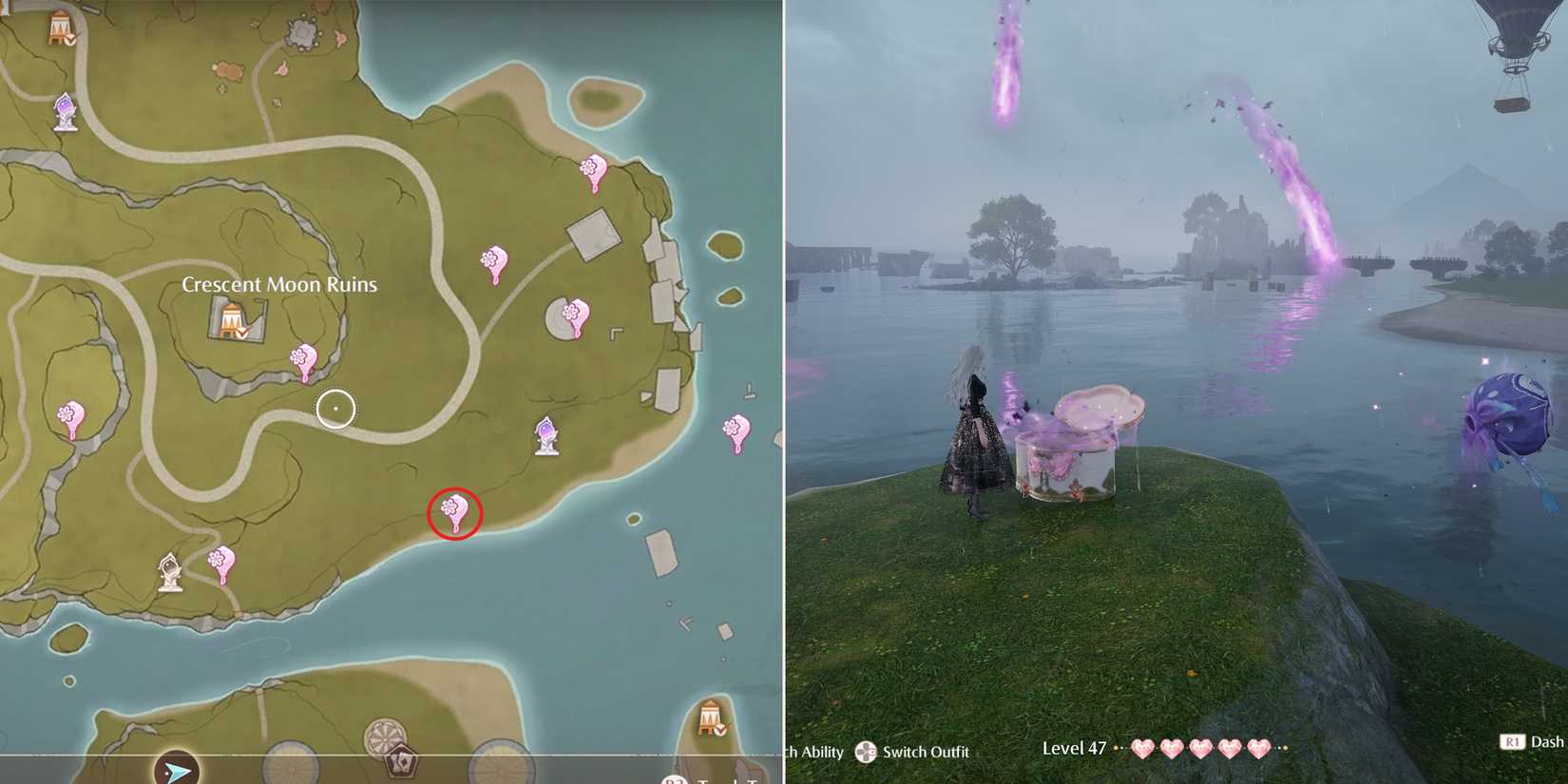The height and width of the screenshot is (784, 1568).
Task: Click the Level 47 label
Action: [x=1074, y=749]
